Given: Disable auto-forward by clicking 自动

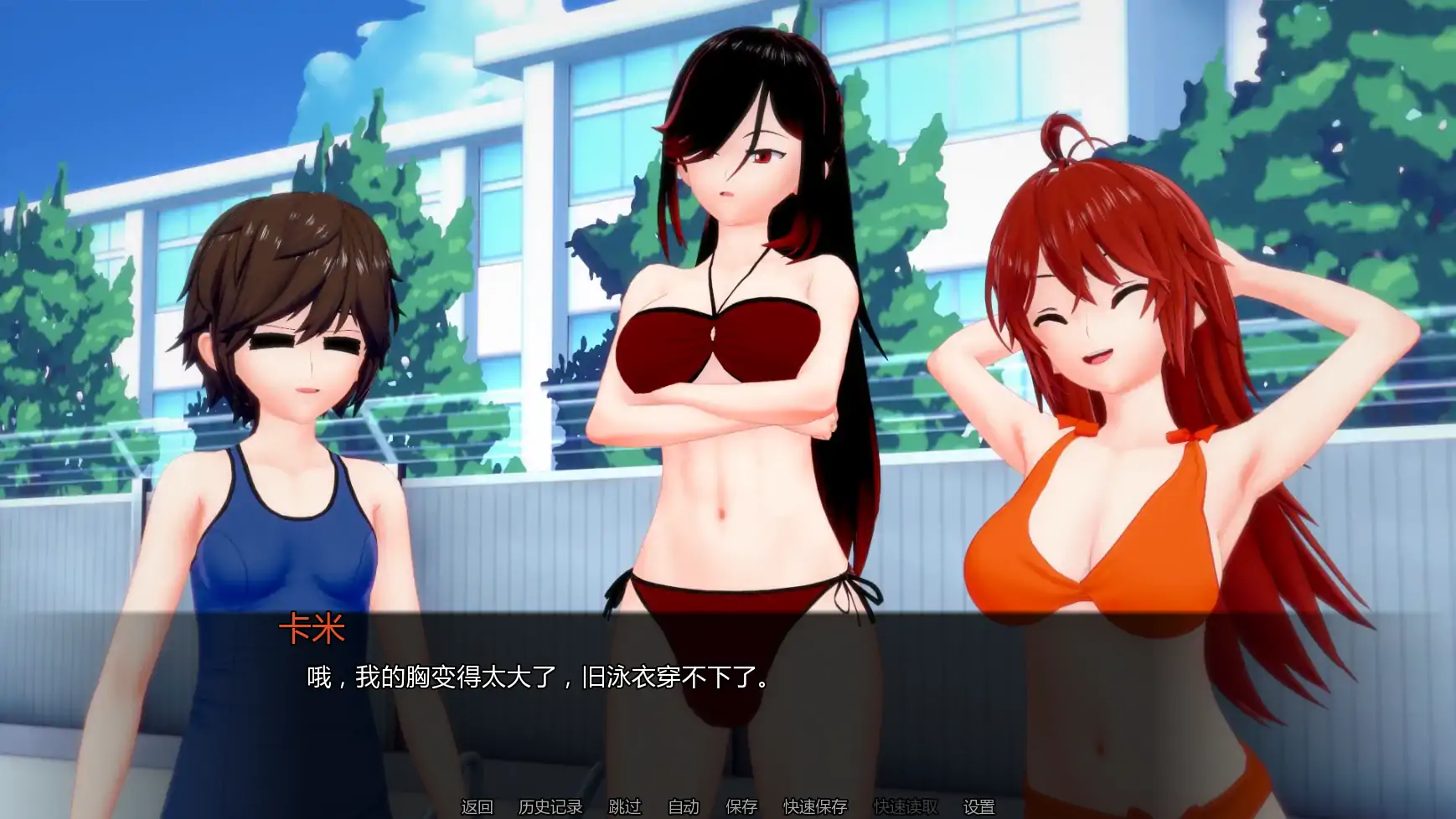Looking at the screenshot, I should (683, 806).
